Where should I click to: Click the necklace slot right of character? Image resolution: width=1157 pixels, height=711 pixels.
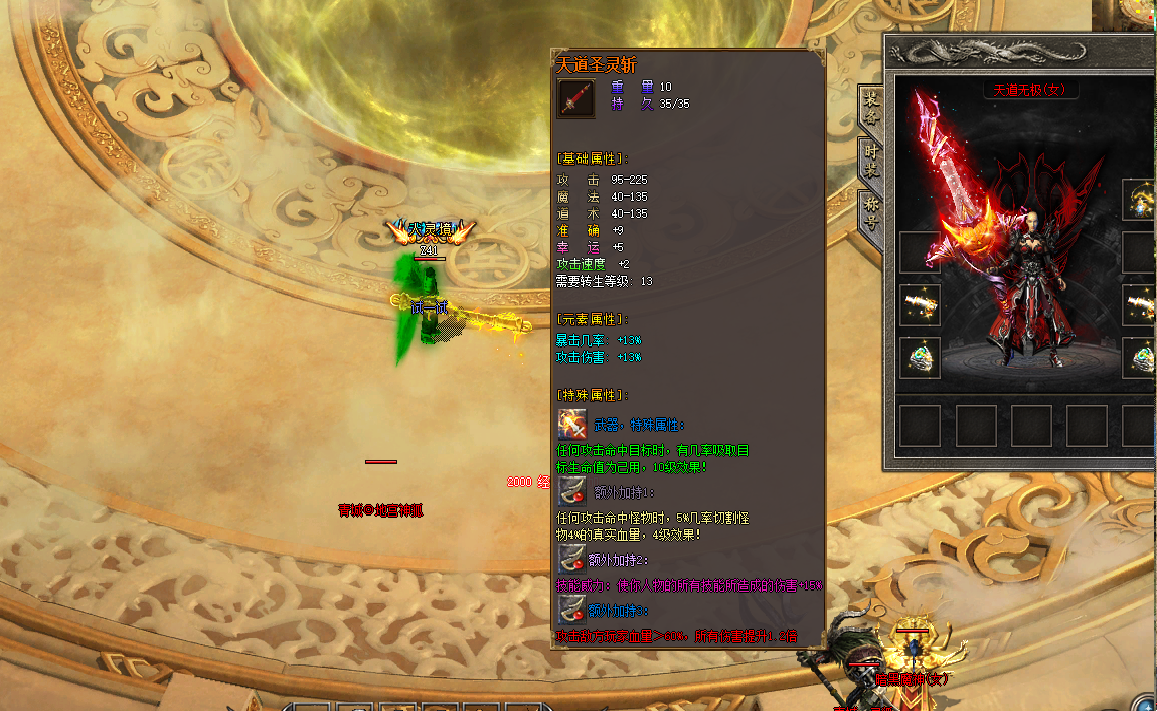pyautogui.click(x=1140, y=200)
